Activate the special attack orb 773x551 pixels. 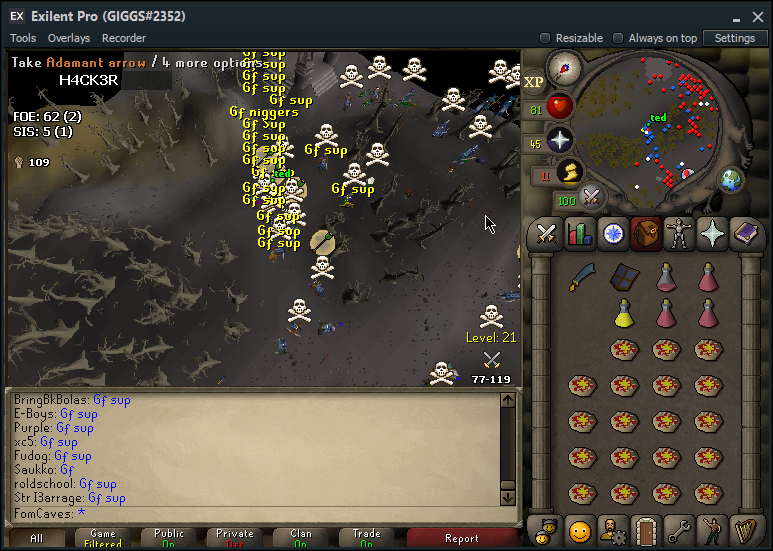click(592, 198)
